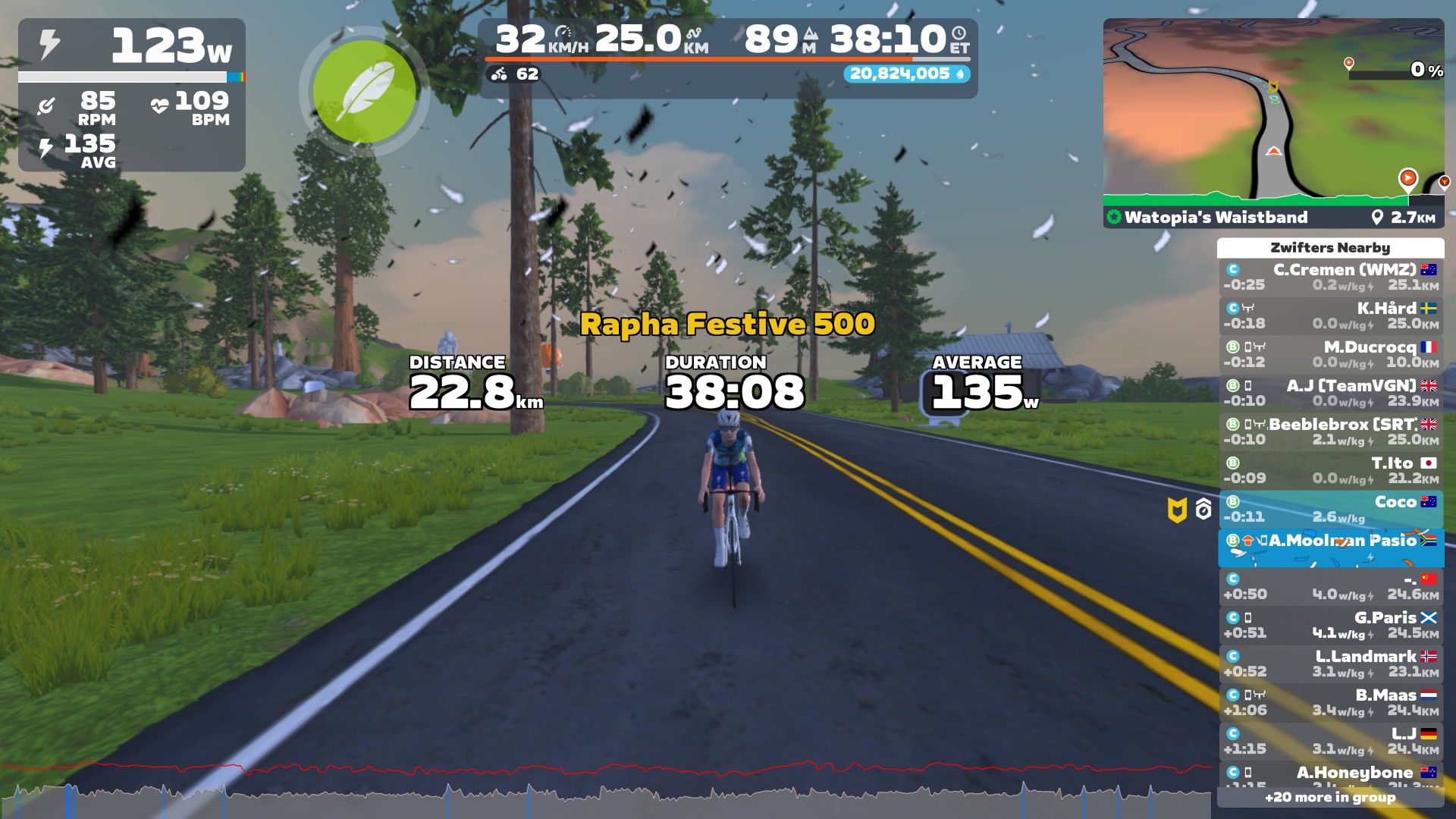Viewport: 1456px width, 819px height.
Task: Choose rider T.Ito in the list
Action: click(1330, 471)
